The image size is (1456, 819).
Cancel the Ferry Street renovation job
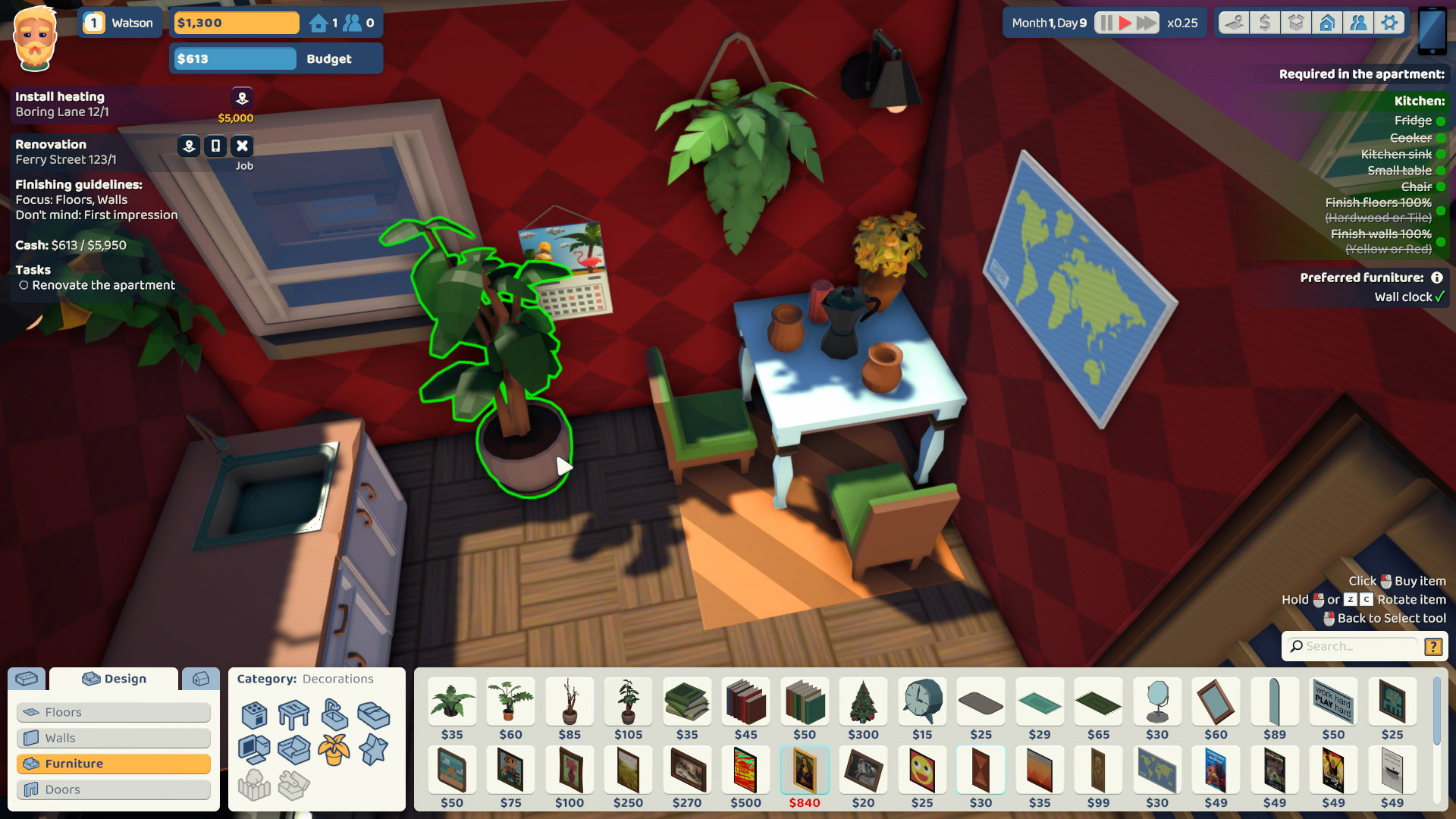tap(242, 146)
